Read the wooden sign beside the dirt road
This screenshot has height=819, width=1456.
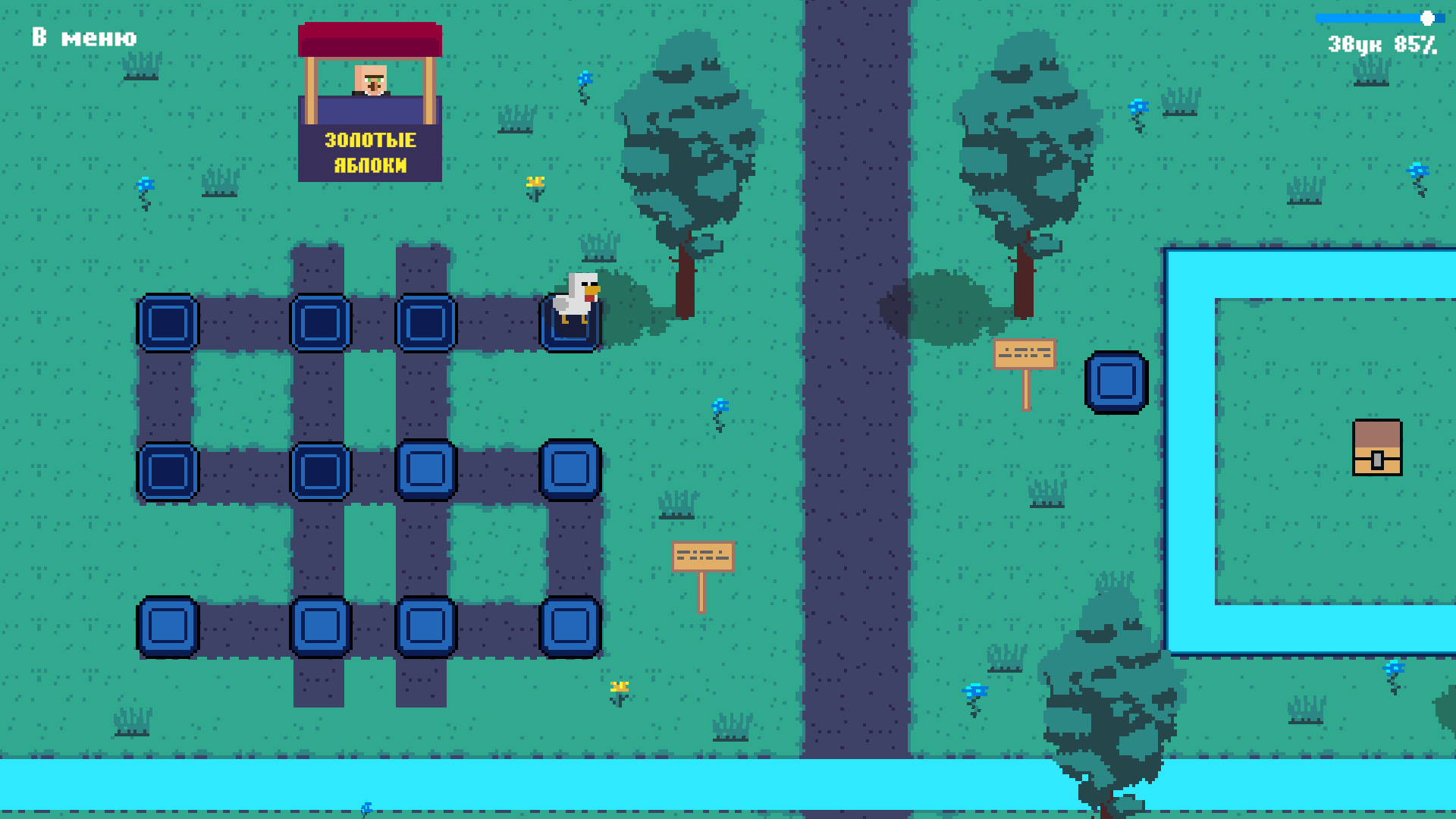point(701,556)
